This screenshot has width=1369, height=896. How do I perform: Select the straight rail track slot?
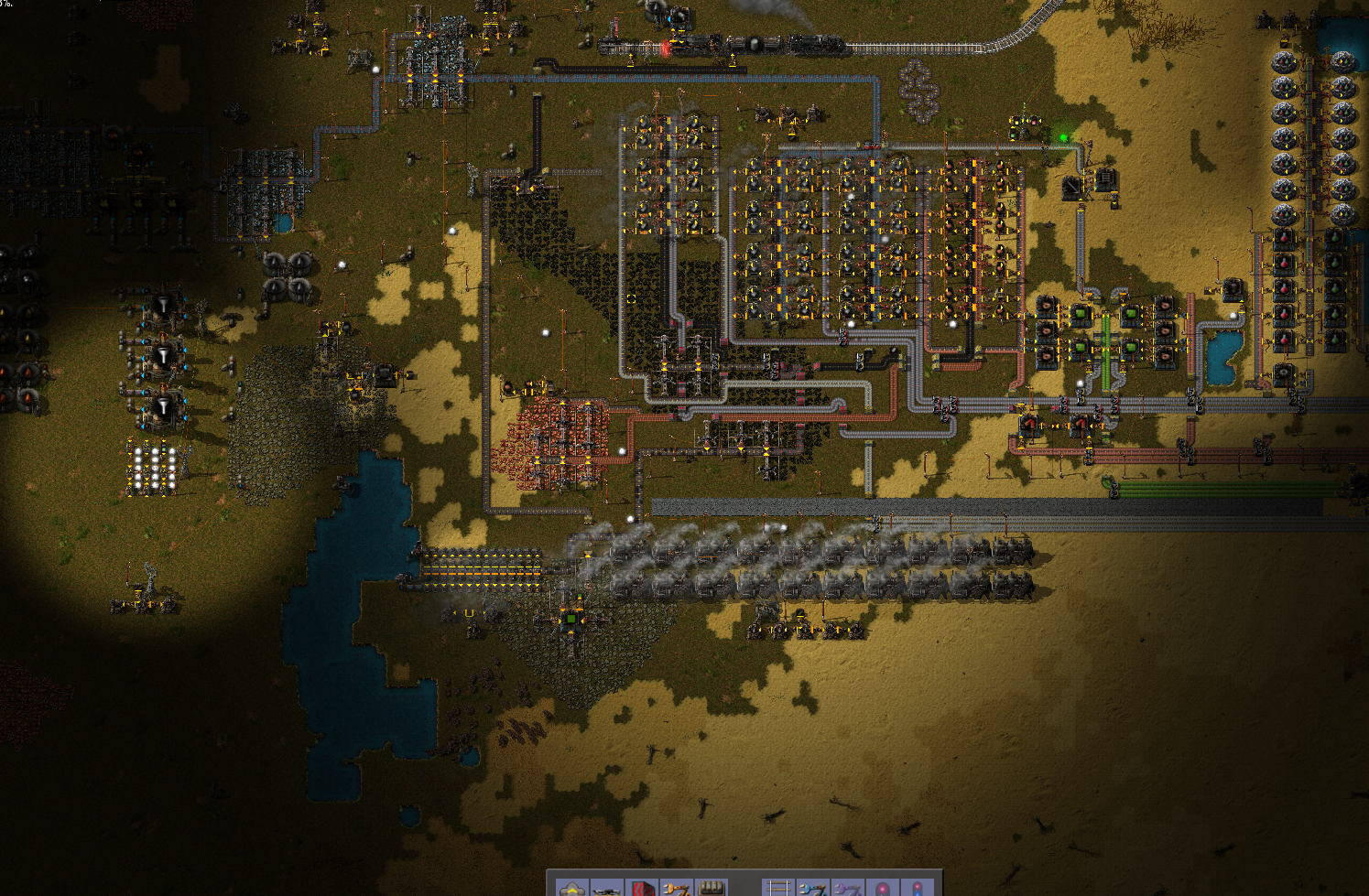[x=777, y=888]
